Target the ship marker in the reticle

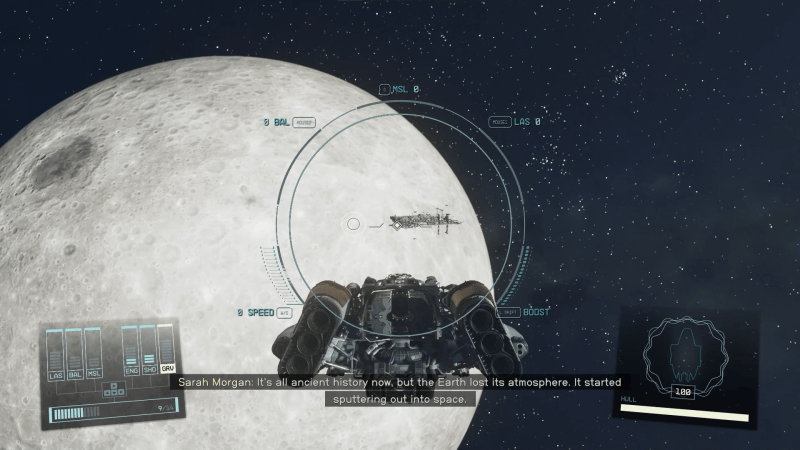(397, 225)
